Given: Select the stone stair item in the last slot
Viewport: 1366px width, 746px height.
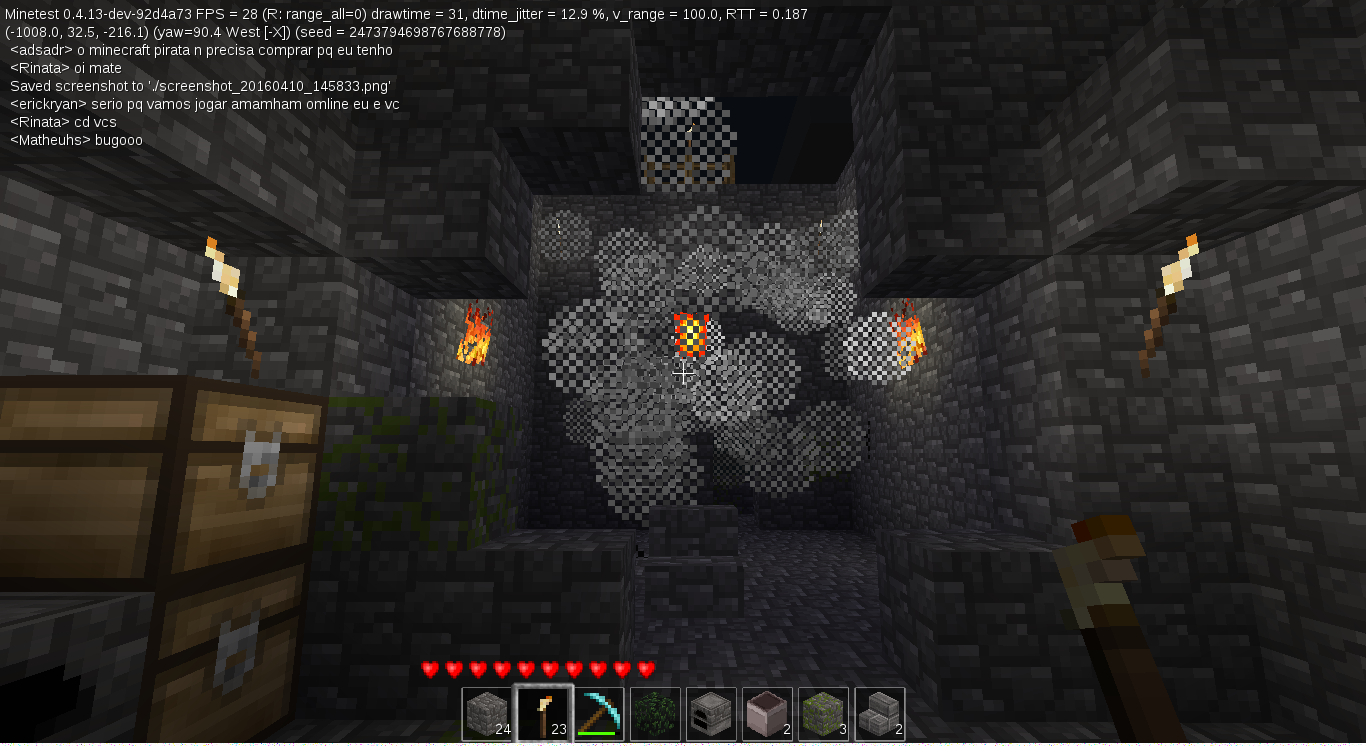Looking at the screenshot, I should click(879, 713).
